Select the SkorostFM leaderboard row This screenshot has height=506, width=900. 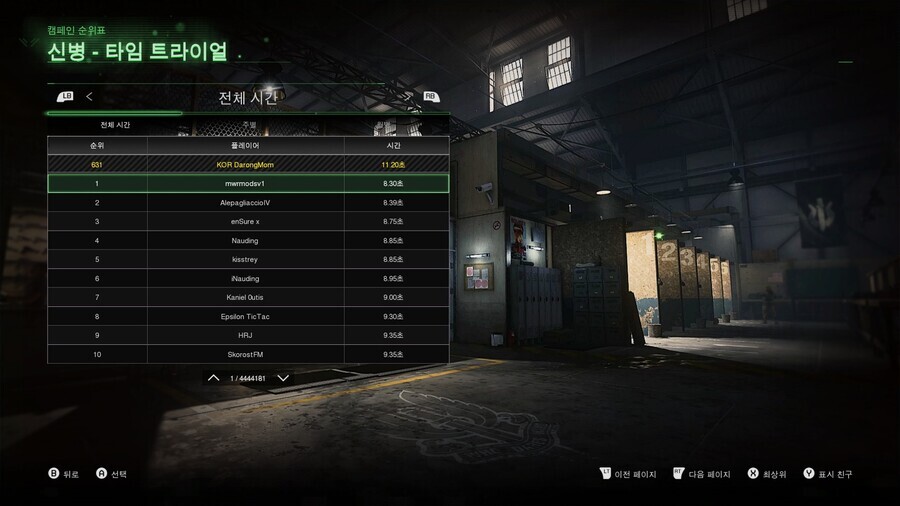point(247,354)
